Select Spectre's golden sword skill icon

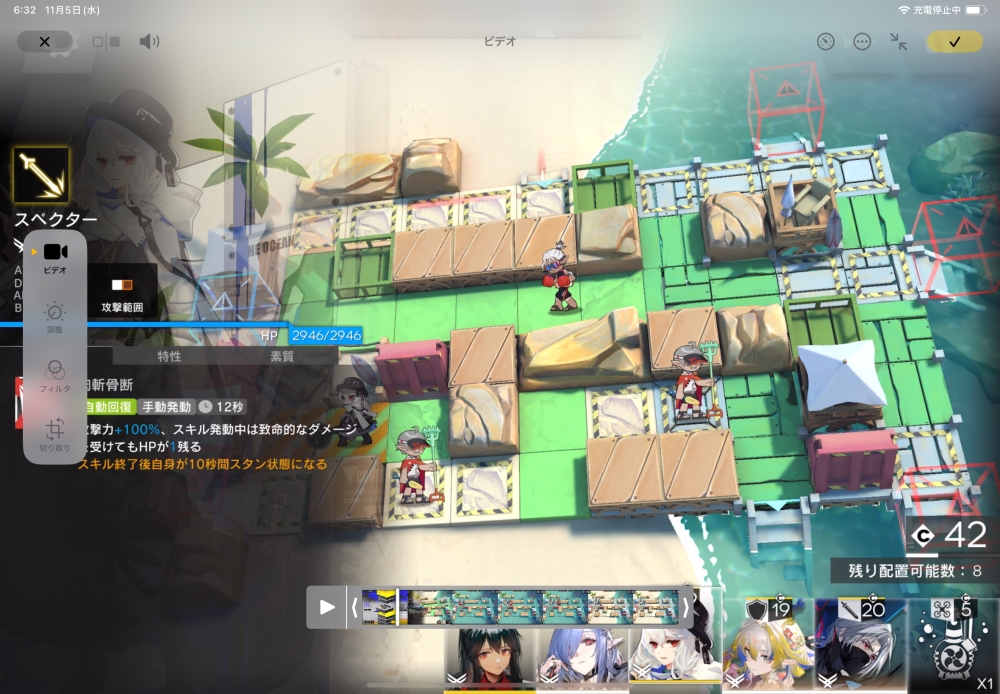tap(41, 176)
